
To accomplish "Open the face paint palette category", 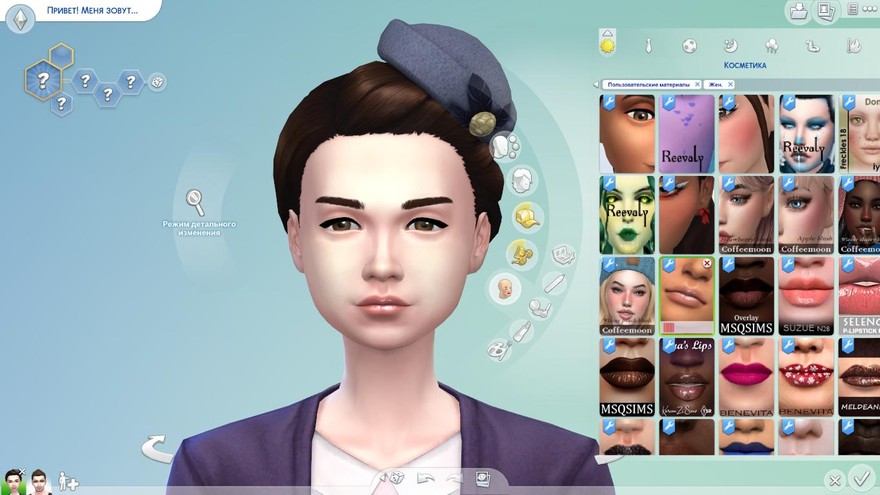I will pyautogui.click(x=497, y=349).
